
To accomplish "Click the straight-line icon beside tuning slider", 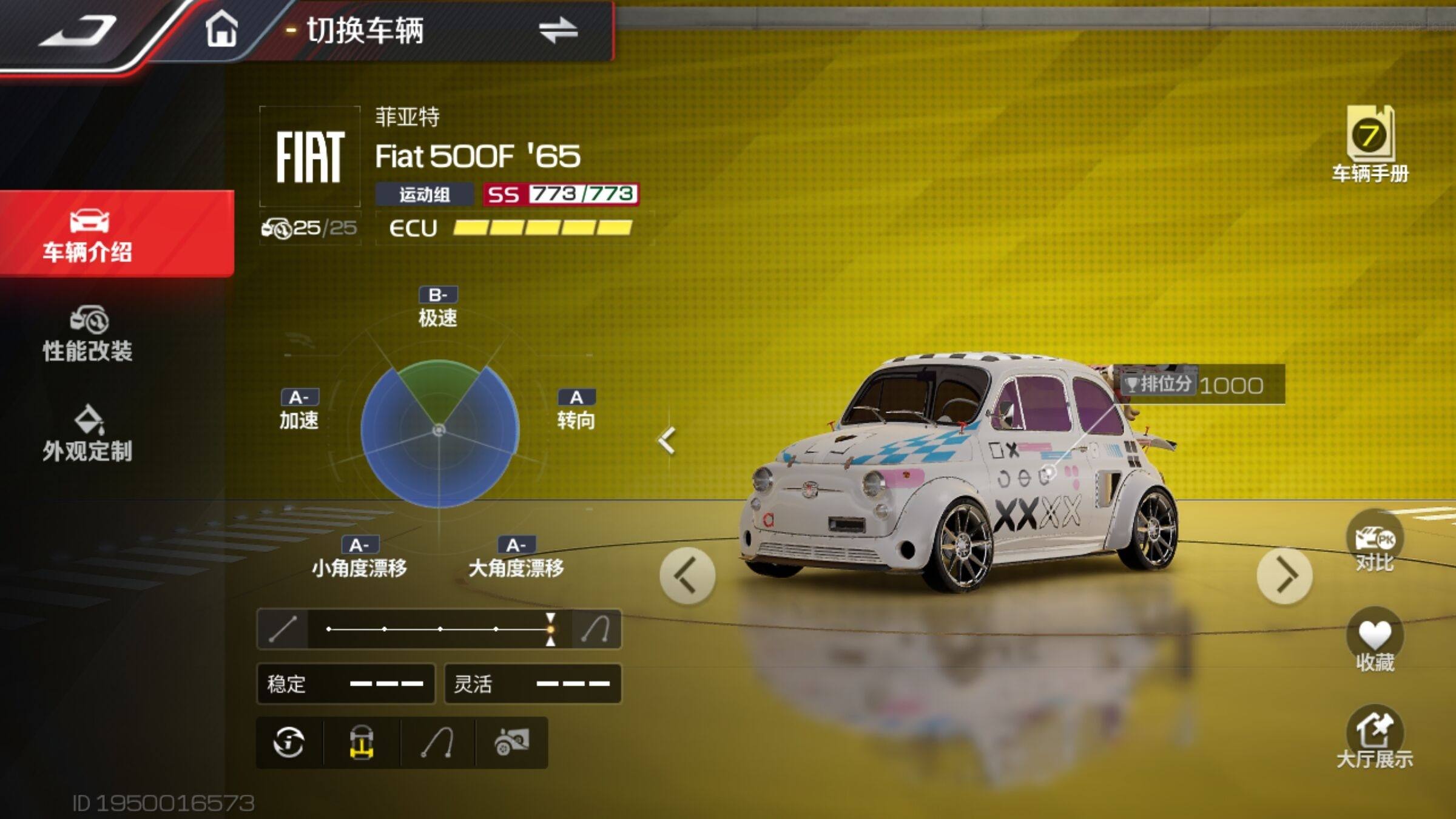I will coord(283,629).
